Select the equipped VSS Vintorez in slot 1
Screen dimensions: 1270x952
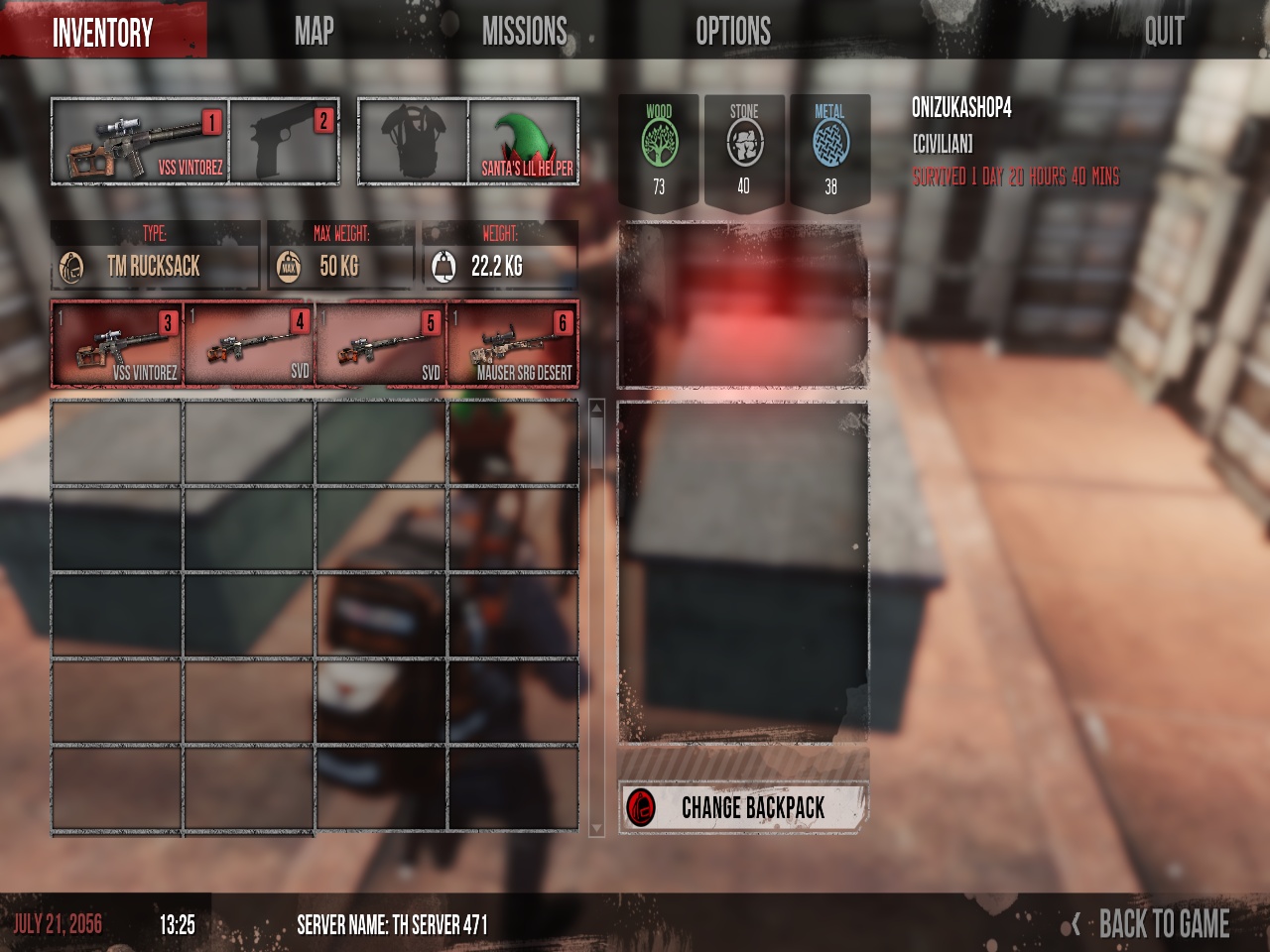[140, 141]
